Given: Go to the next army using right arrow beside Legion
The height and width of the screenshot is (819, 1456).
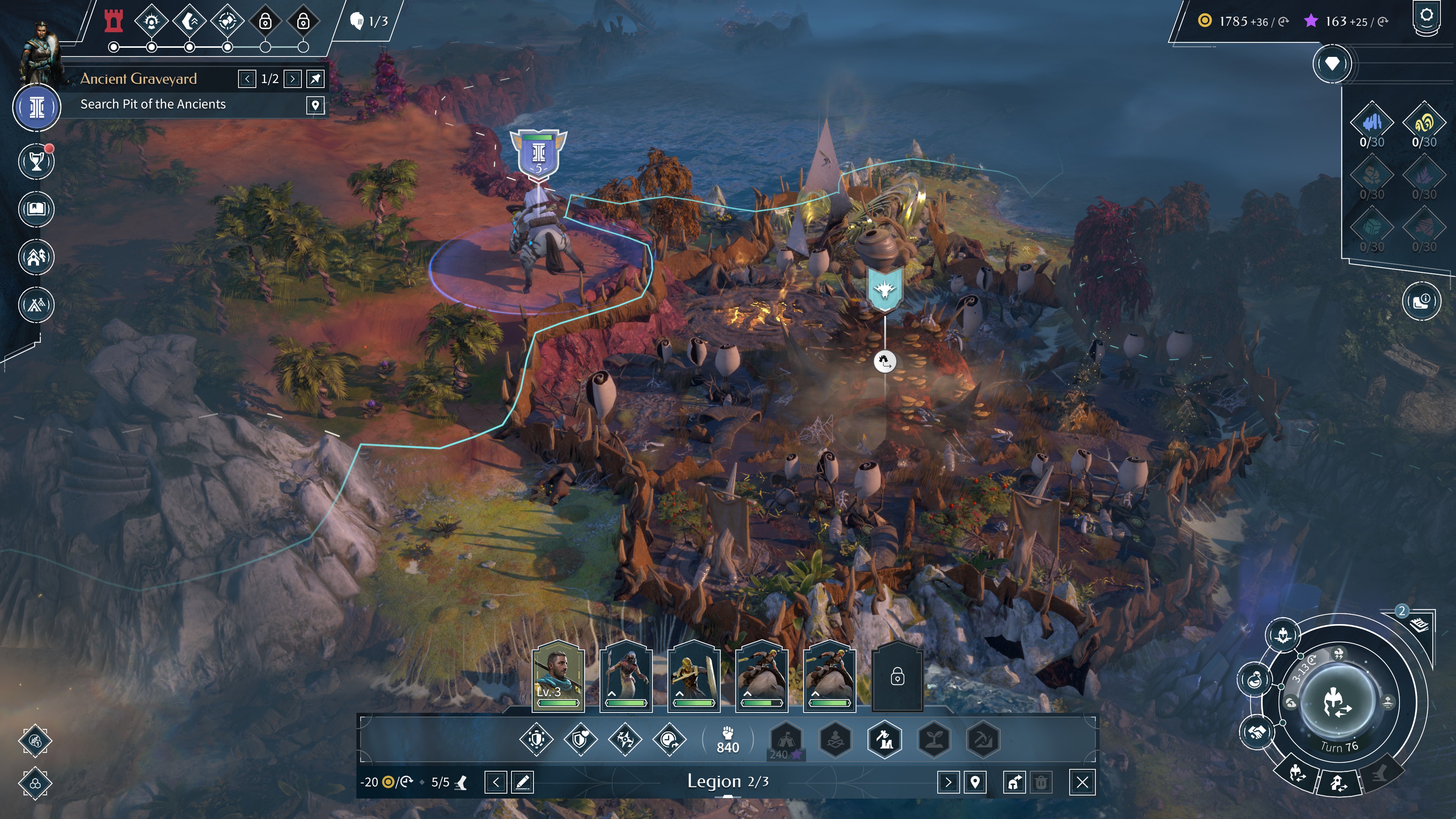Looking at the screenshot, I should tap(948, 782).
